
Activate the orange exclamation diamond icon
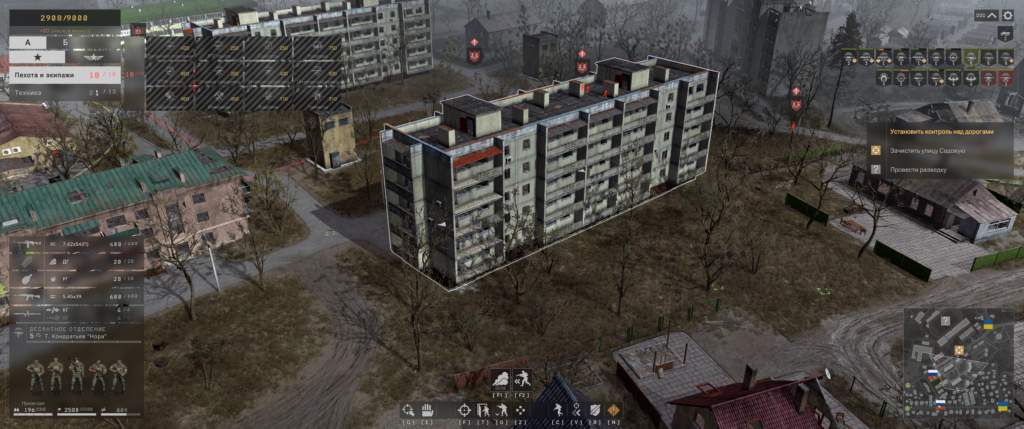click(613, 410)
